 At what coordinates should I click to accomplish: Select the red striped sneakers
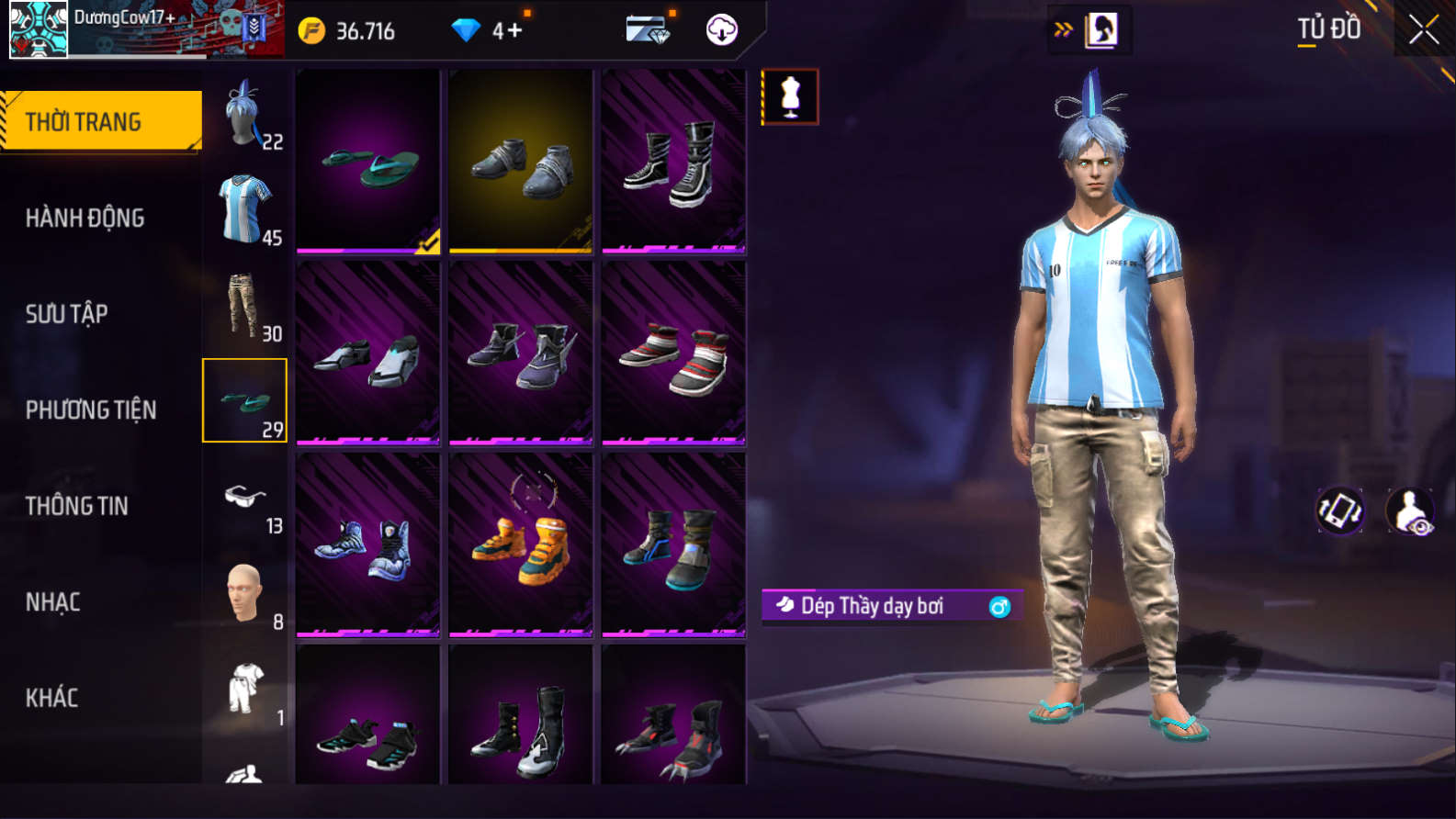click(673, 353)
